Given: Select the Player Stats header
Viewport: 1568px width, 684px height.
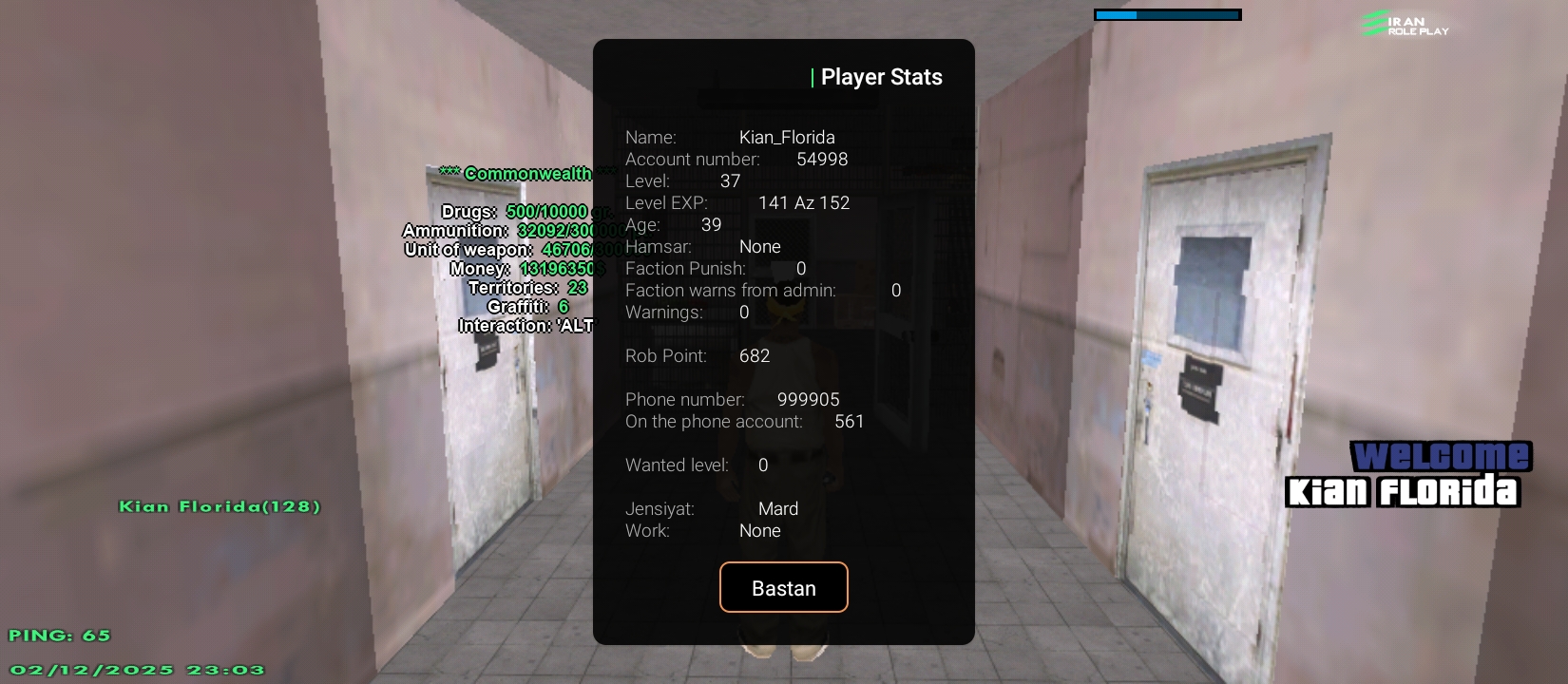Looking at the screenshot, I should click(x=876, y=76).
